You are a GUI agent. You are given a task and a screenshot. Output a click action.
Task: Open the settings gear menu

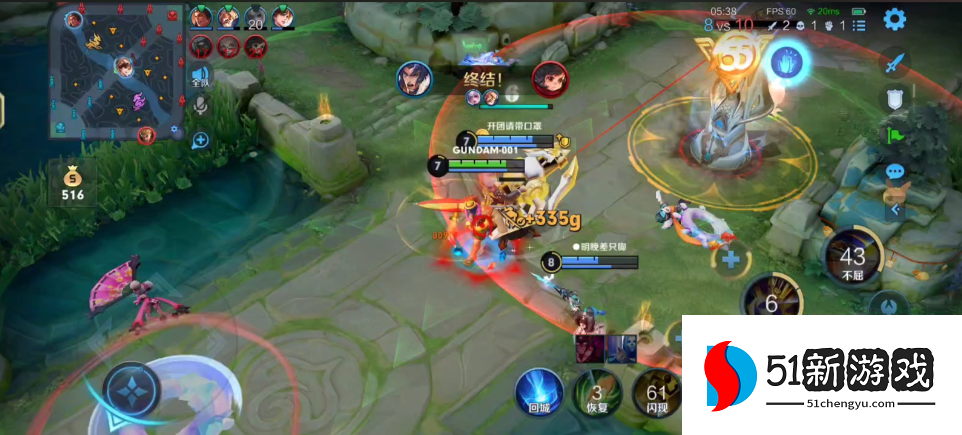coord(894,19)
